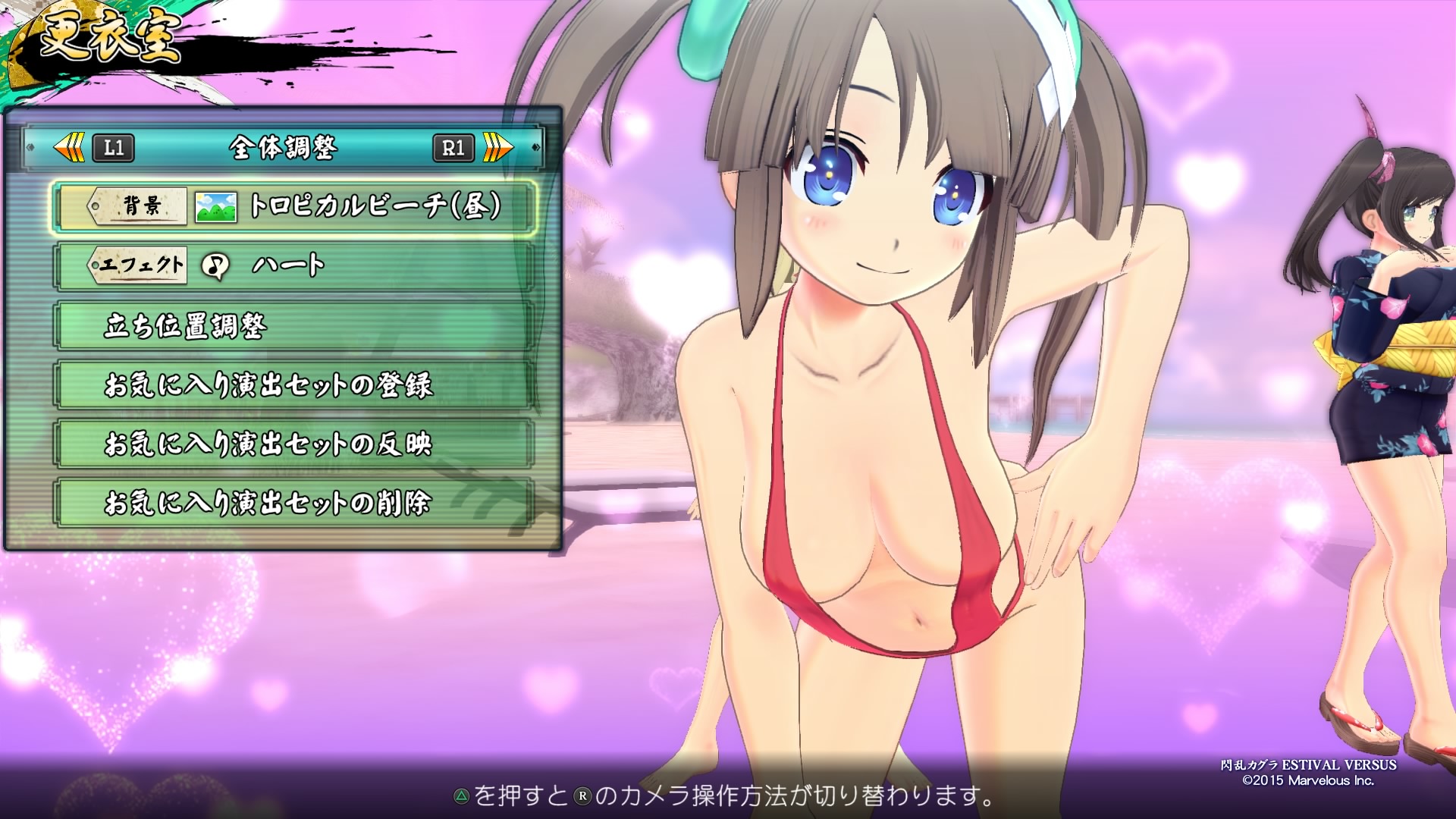Select the 背景 Tropical Beach background row

tap(296, 206)
